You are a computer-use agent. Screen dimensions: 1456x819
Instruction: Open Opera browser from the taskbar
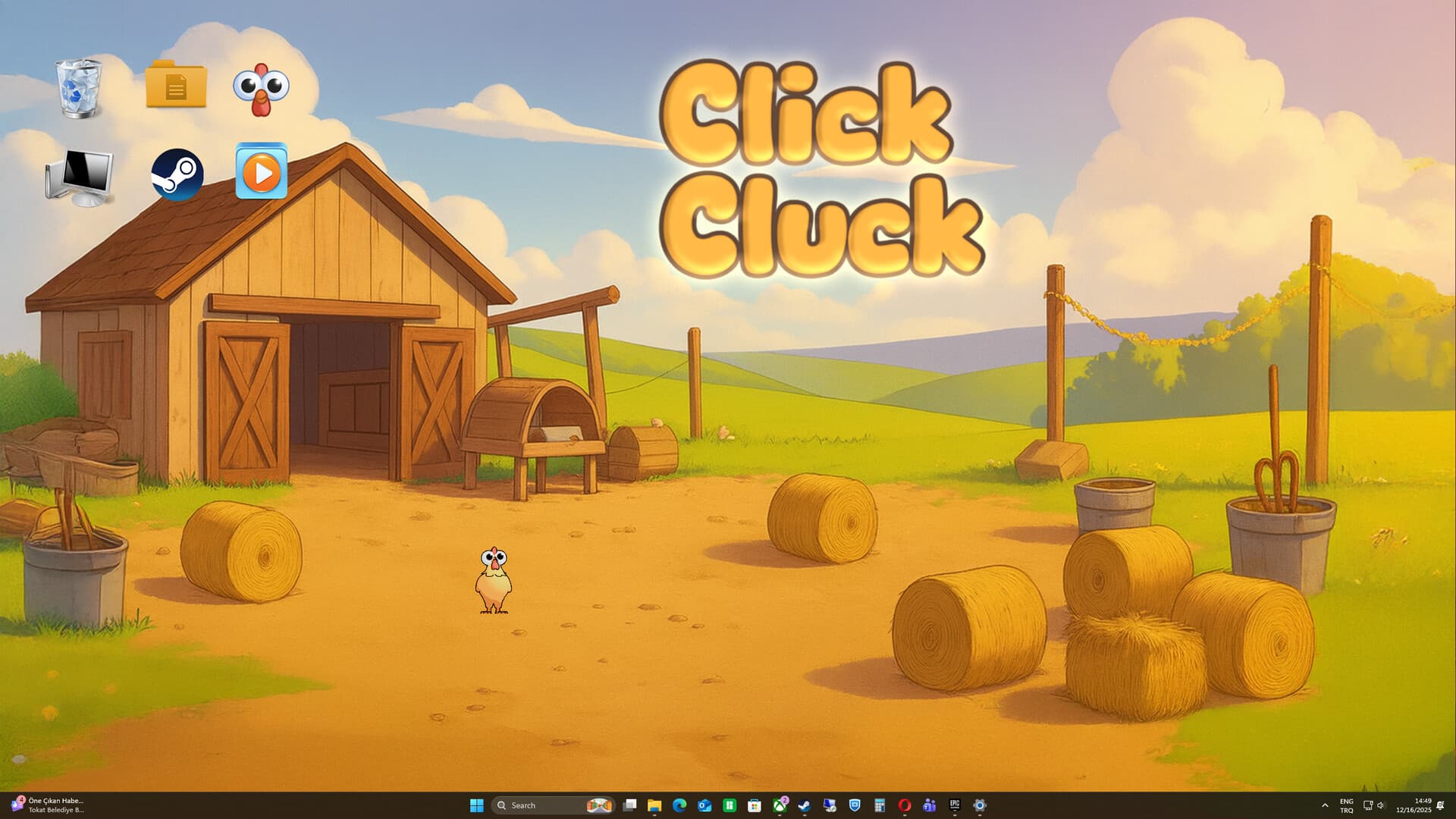(x=904, y=805)
